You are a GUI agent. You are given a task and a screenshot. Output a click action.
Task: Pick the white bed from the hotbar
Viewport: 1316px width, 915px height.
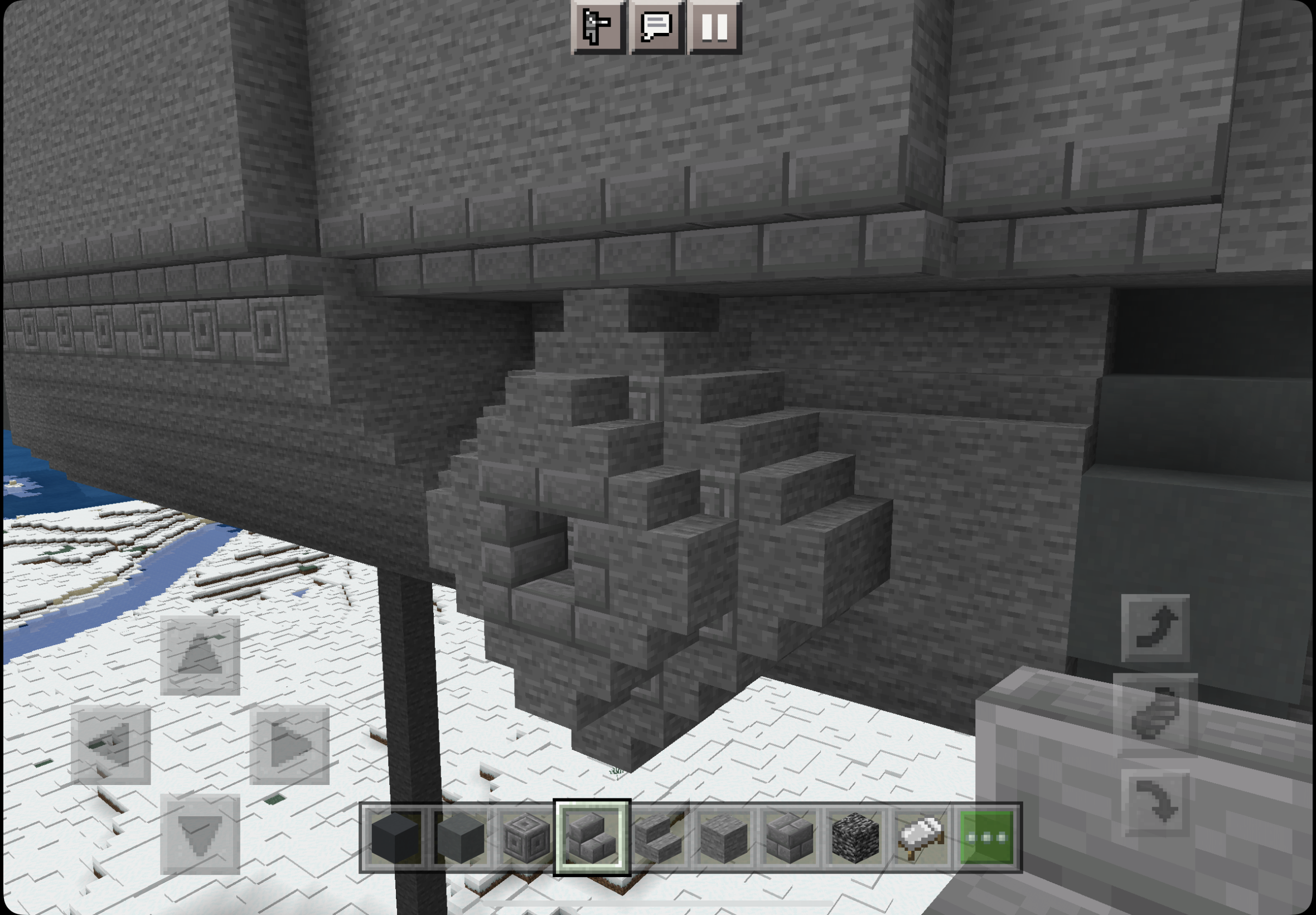coord(921,837)
